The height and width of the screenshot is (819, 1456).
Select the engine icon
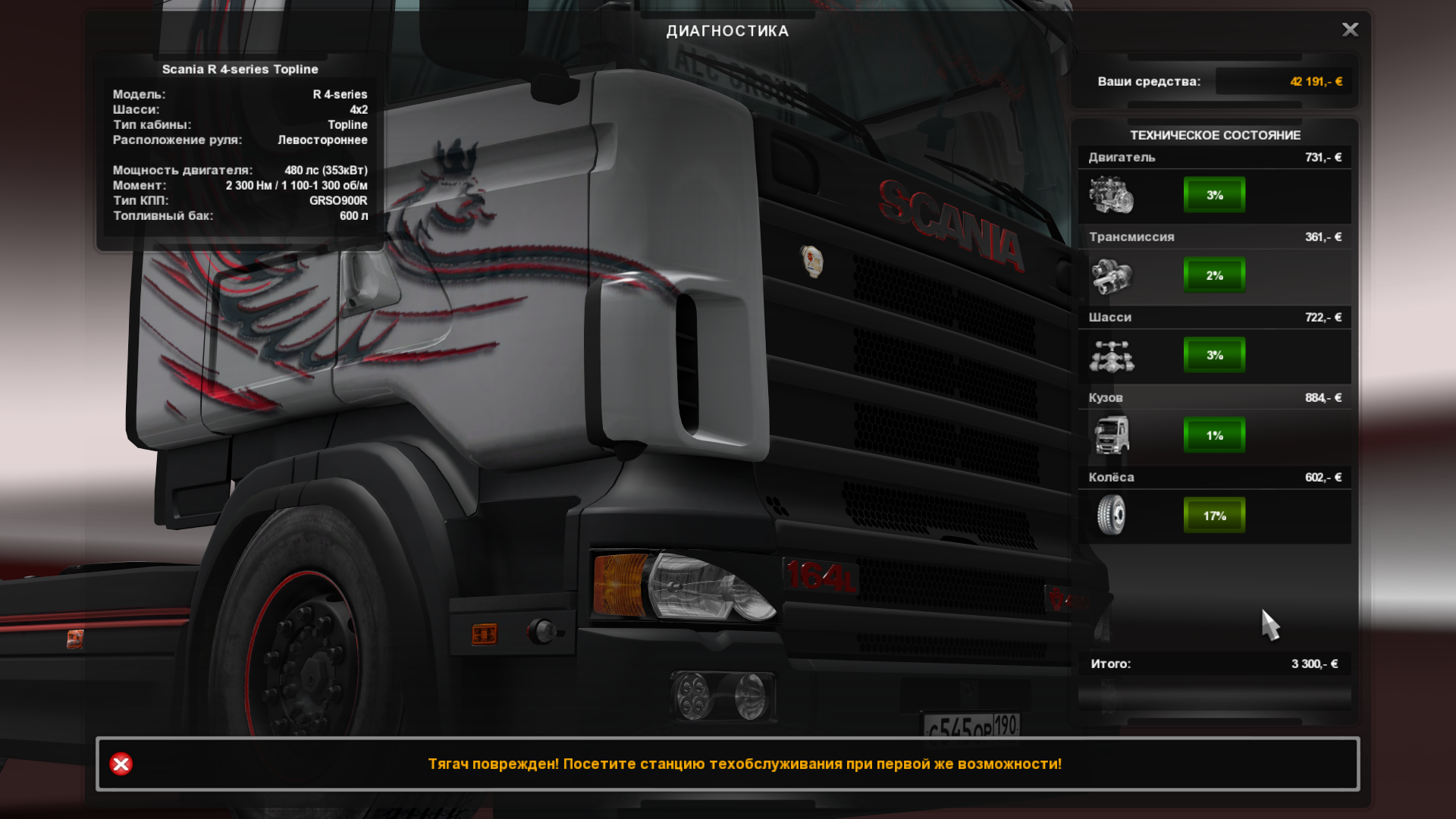pos(1111,195)
